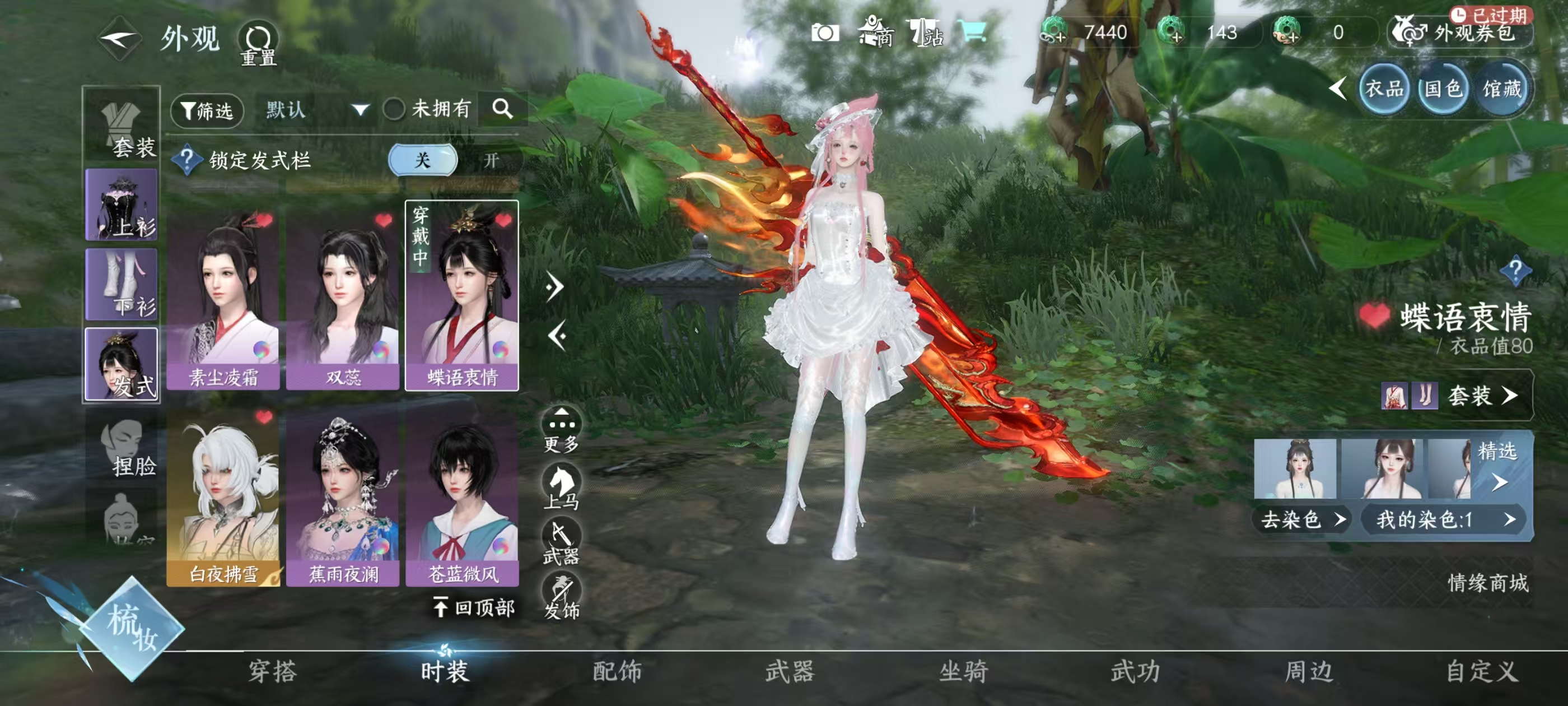Switch to the 武器 bottom tab
Screen dimensions: 1568x706
790,671
